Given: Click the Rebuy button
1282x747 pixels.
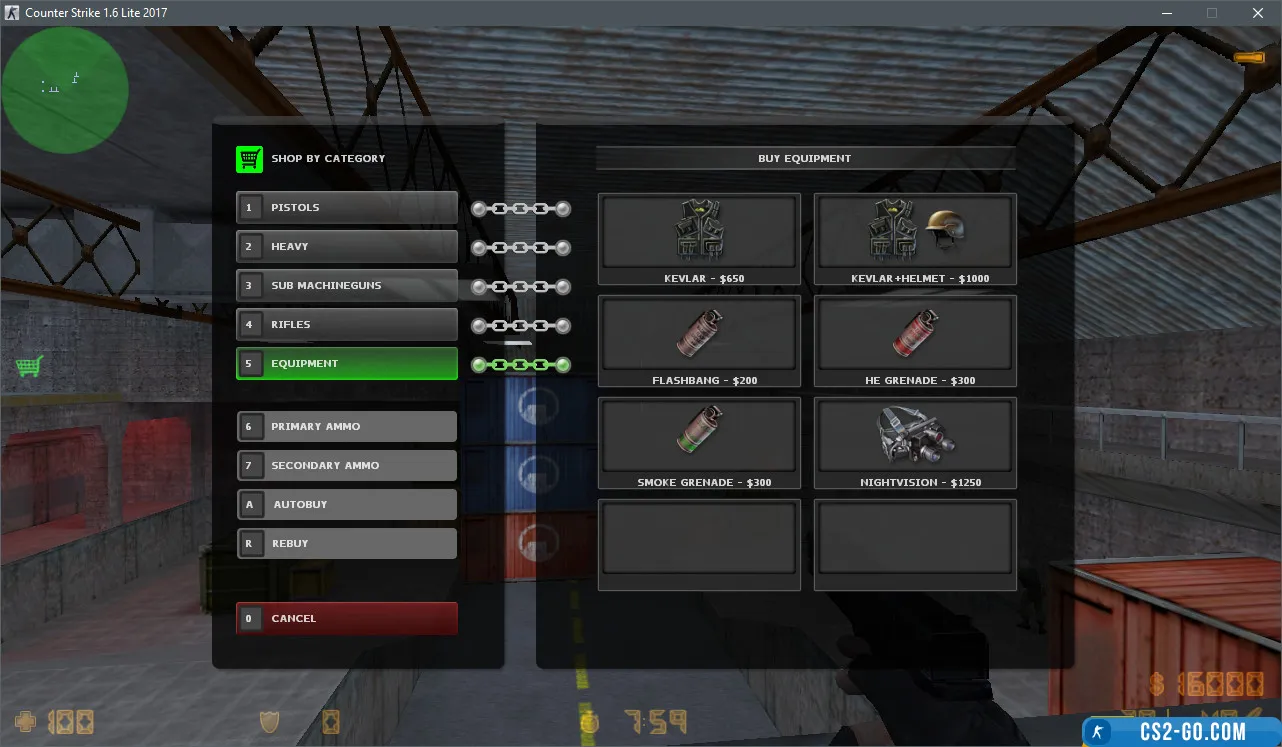Looking at the screenshot, I should coord(347,544).
